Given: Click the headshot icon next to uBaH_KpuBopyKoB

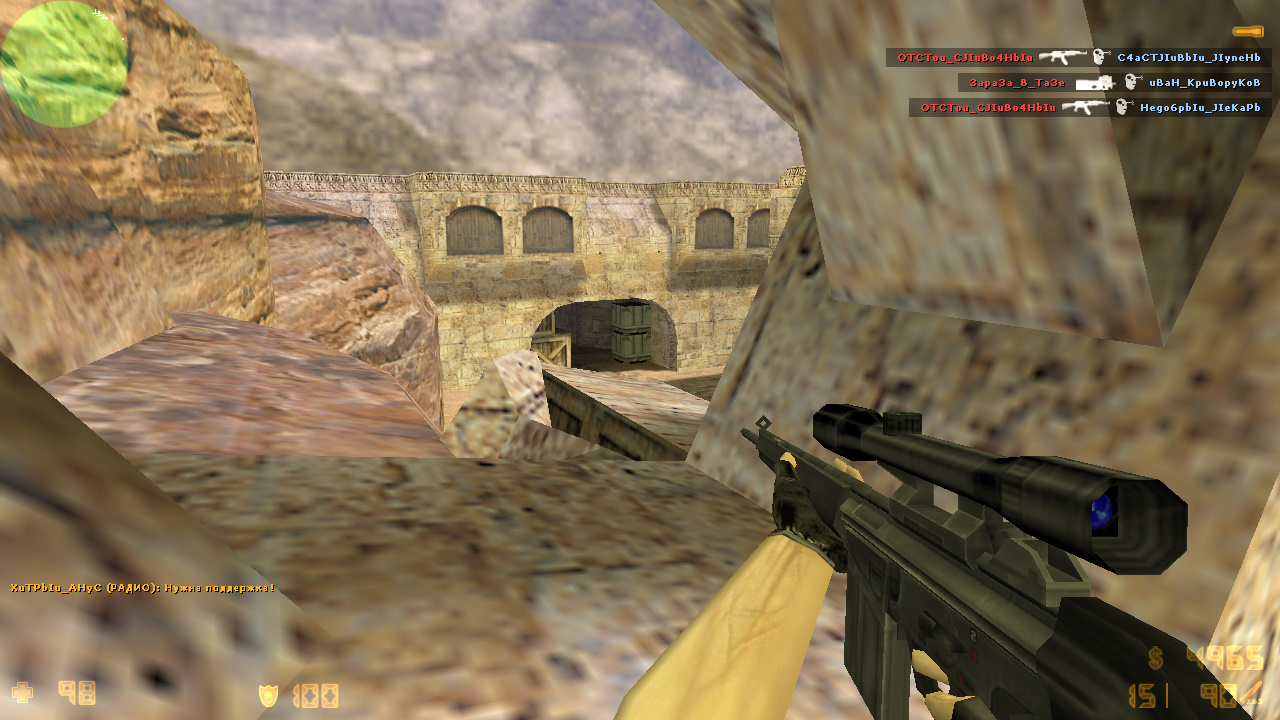Looking at the screenshot, I should click(1129, 83).
